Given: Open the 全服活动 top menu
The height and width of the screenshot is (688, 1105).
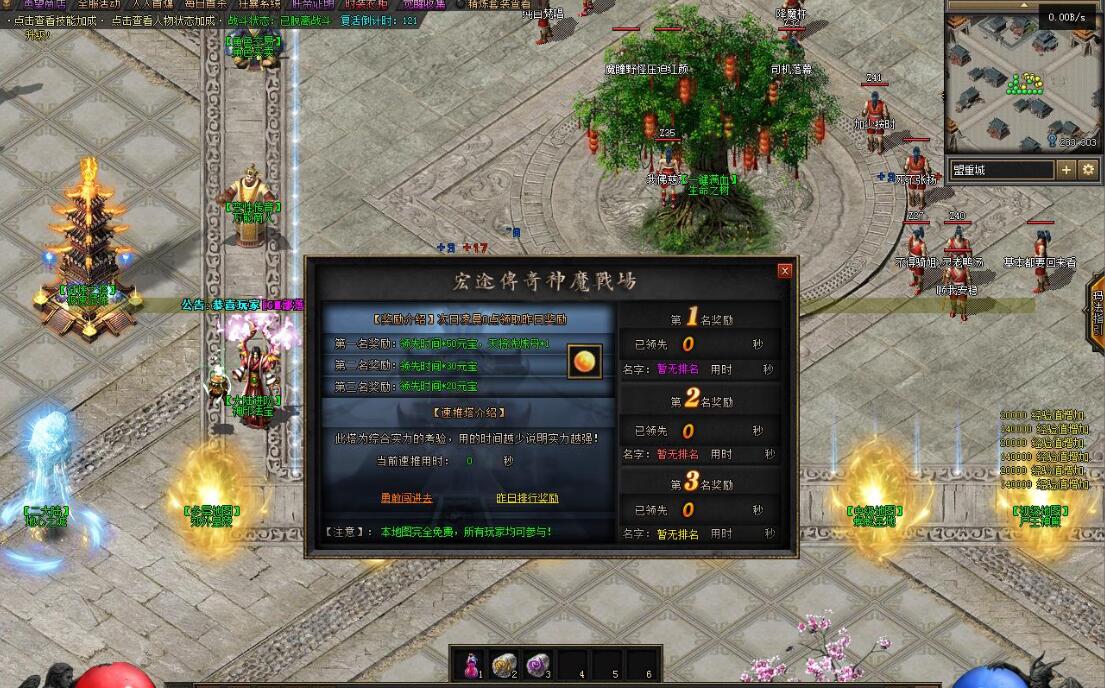Looking at the screenshot, I should [x=98, y=4].
